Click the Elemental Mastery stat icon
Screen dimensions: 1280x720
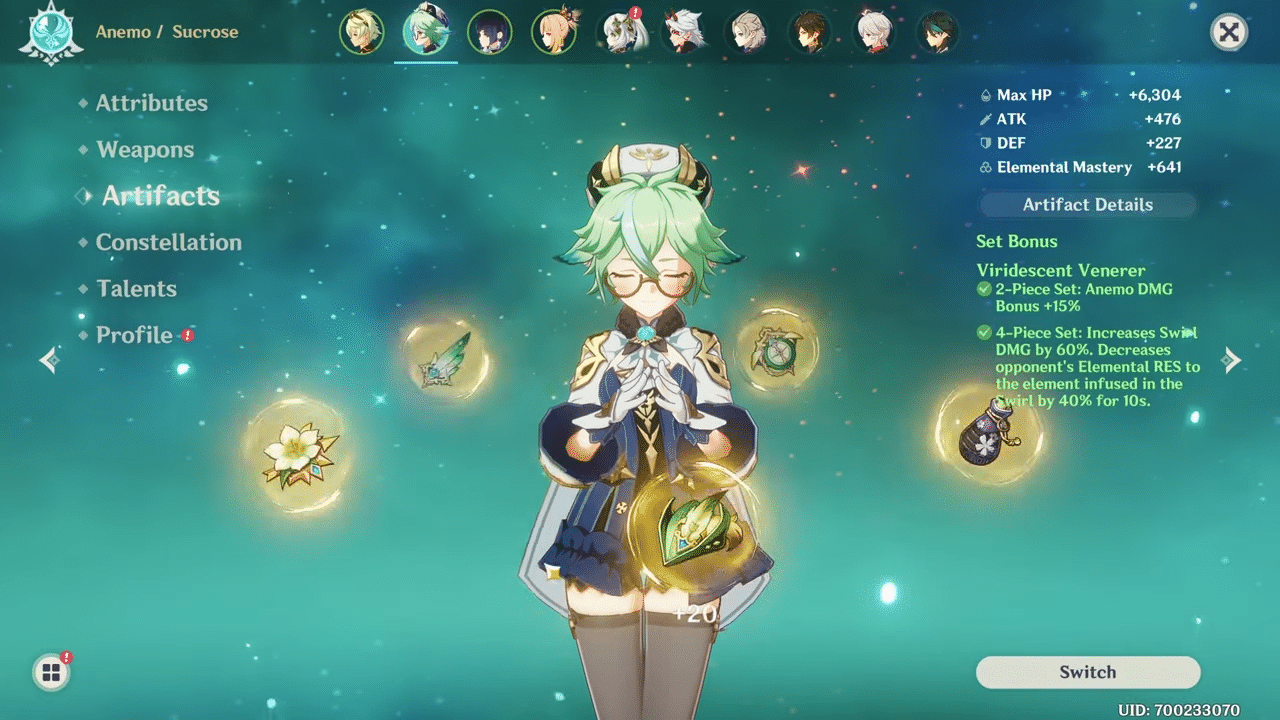tap(985, 167)
